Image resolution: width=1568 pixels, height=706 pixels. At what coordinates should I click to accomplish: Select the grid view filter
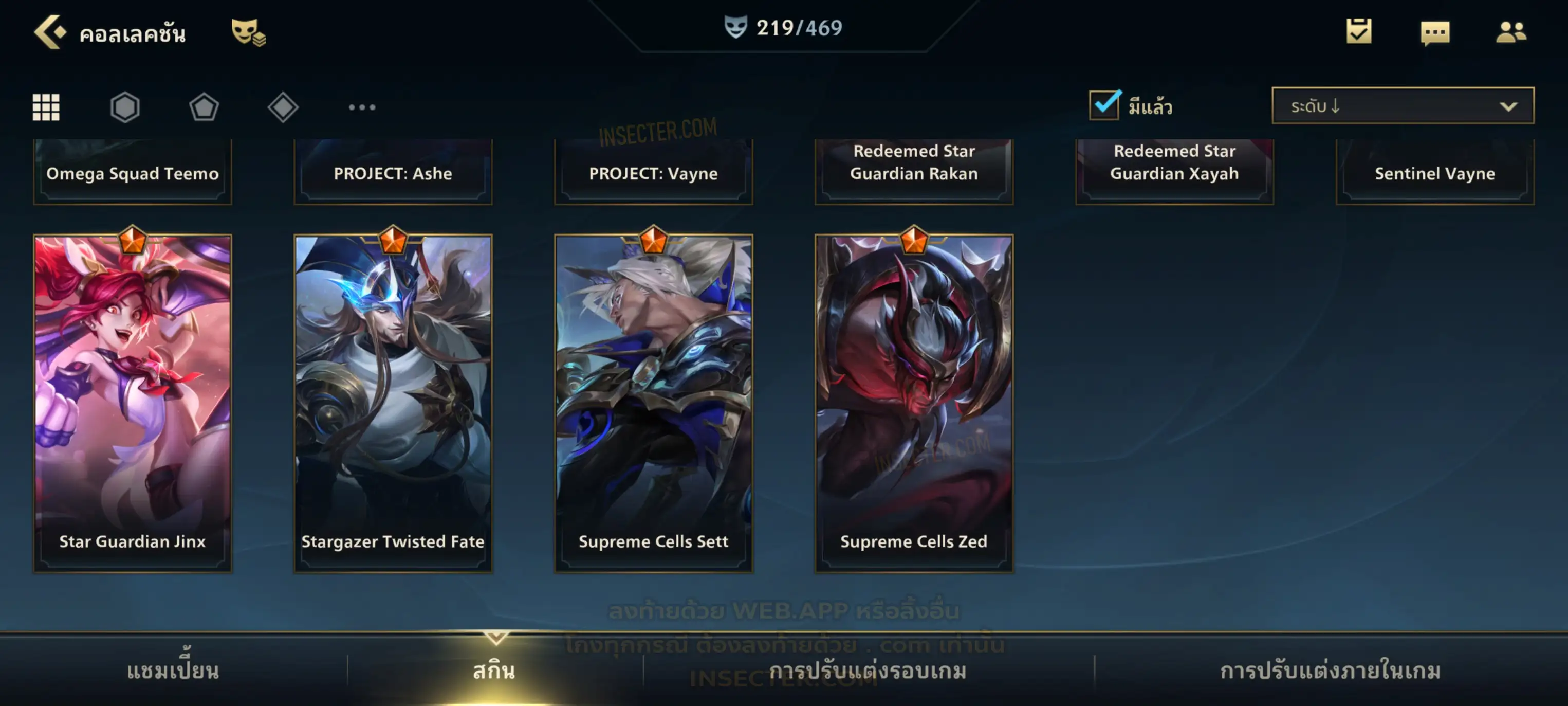coord(46,107)
